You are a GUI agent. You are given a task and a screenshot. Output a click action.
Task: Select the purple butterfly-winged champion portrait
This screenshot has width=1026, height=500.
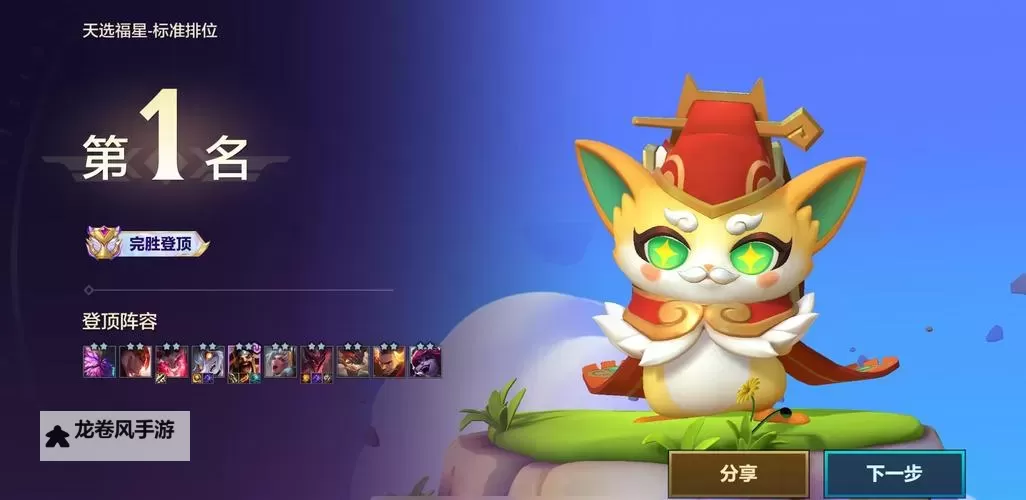click(99, 361)
